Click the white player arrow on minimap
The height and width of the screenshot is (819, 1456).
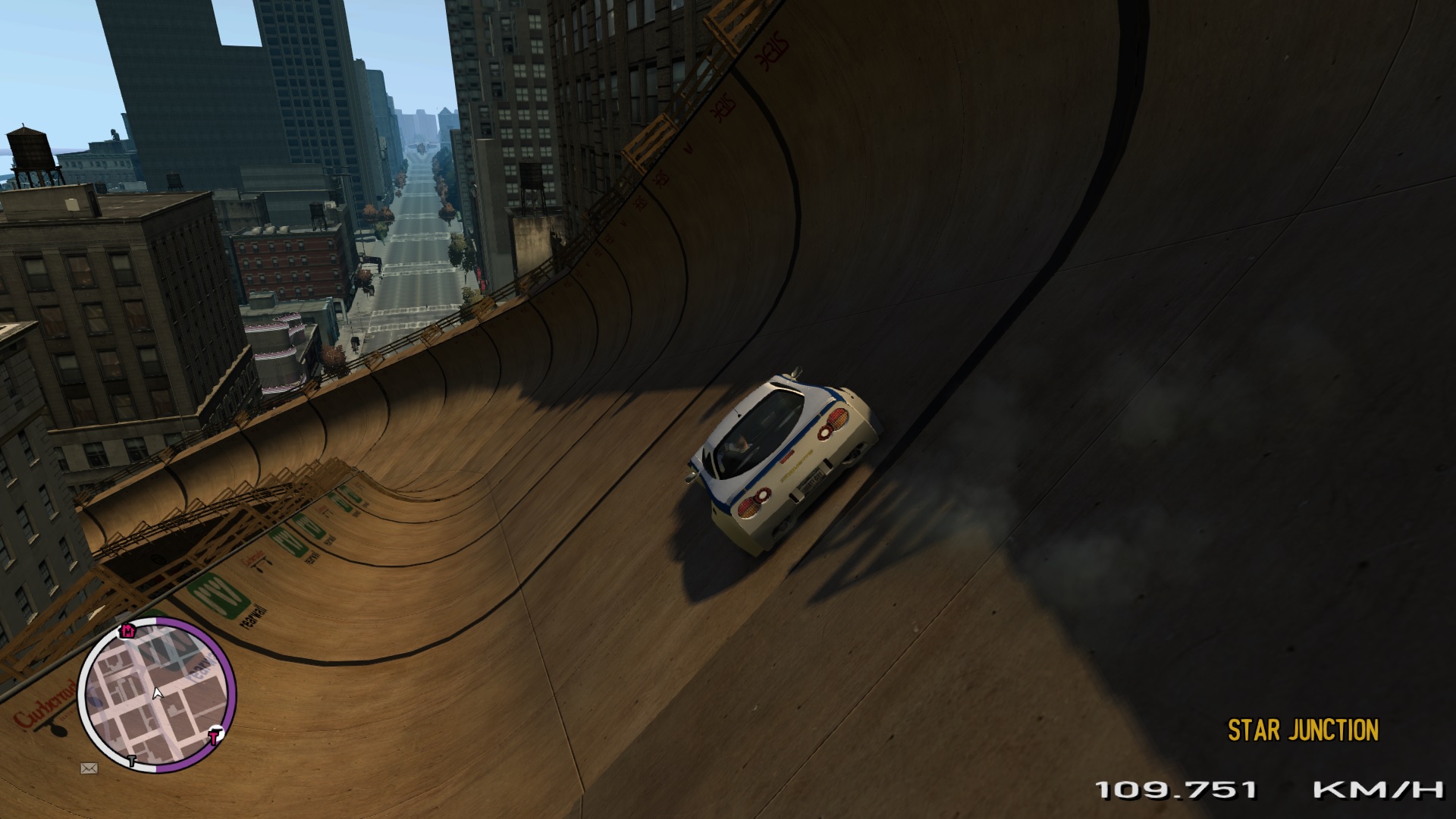[158, 693]
